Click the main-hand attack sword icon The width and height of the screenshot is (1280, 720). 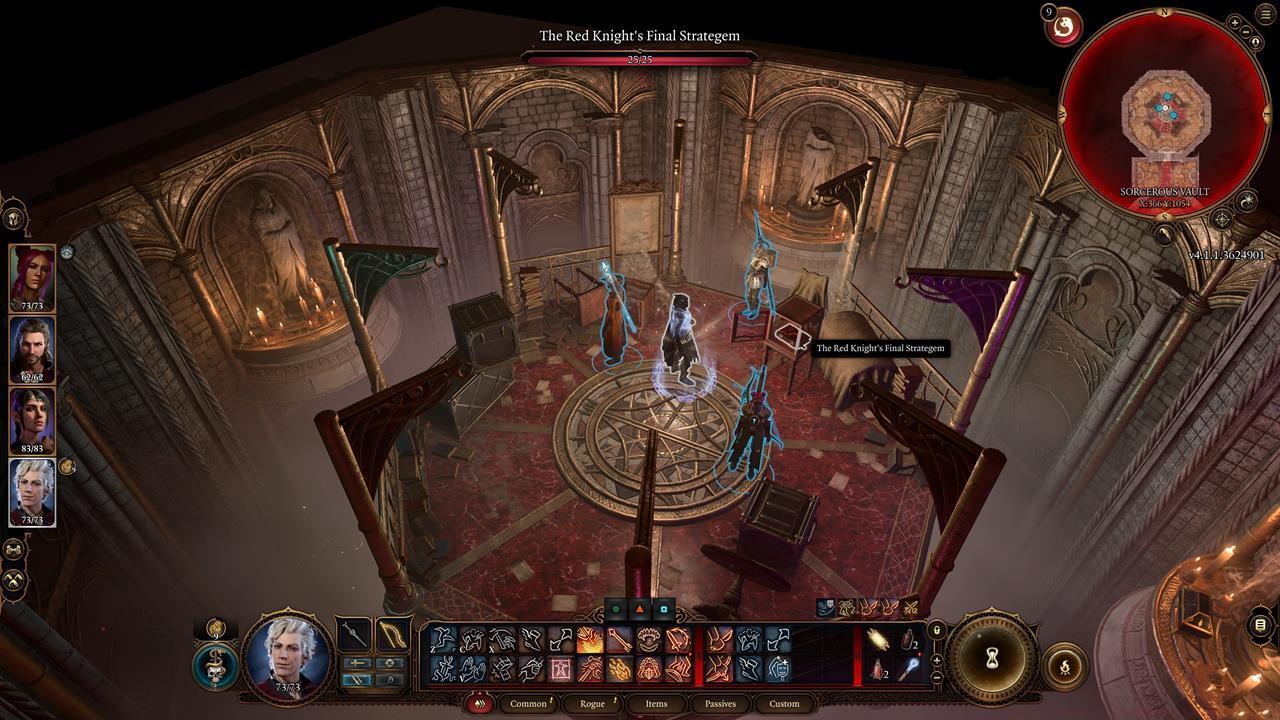pos(354,636)
